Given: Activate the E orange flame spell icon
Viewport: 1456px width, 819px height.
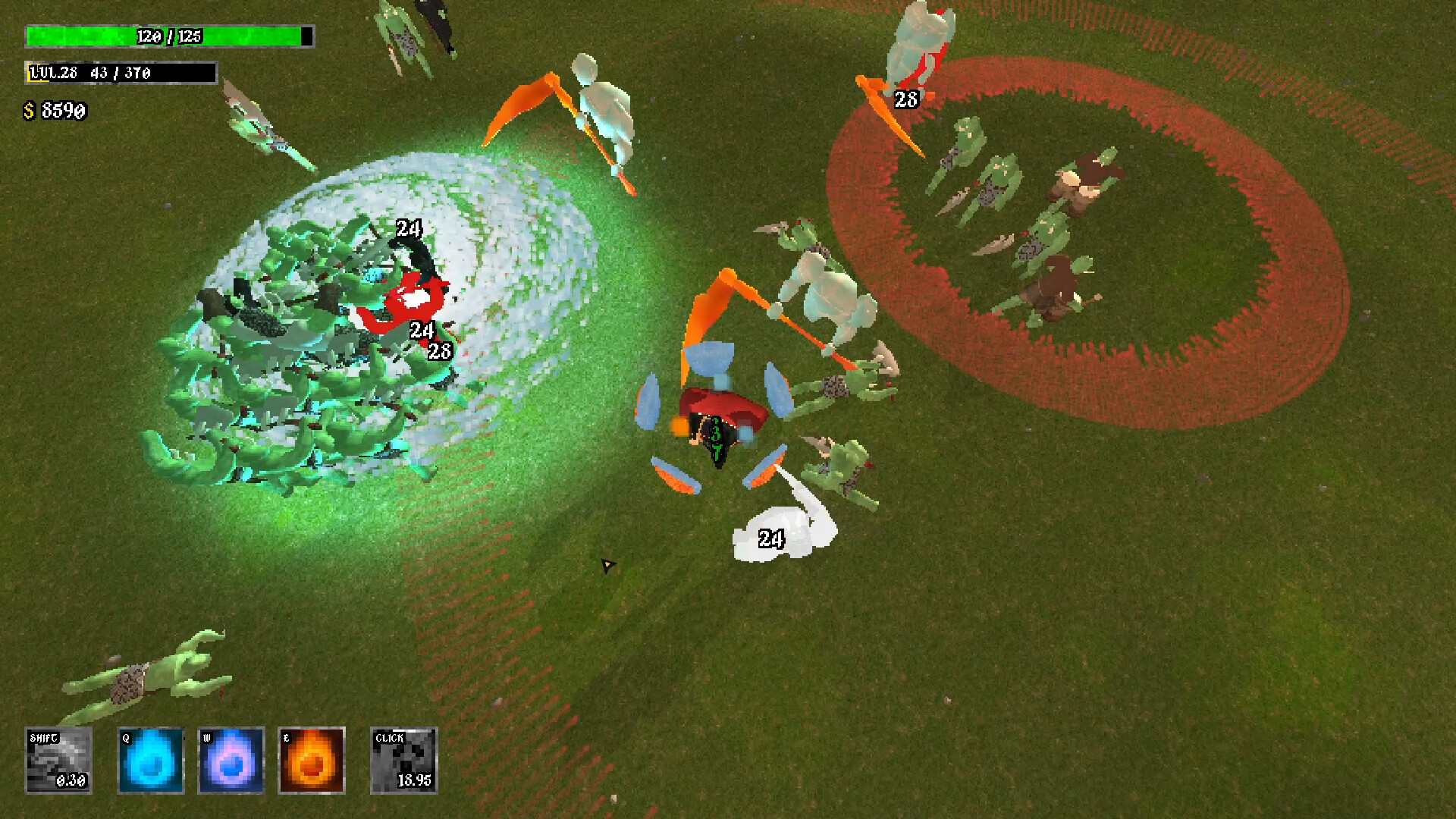Looking at the screenshot, I should click(310, 761).
